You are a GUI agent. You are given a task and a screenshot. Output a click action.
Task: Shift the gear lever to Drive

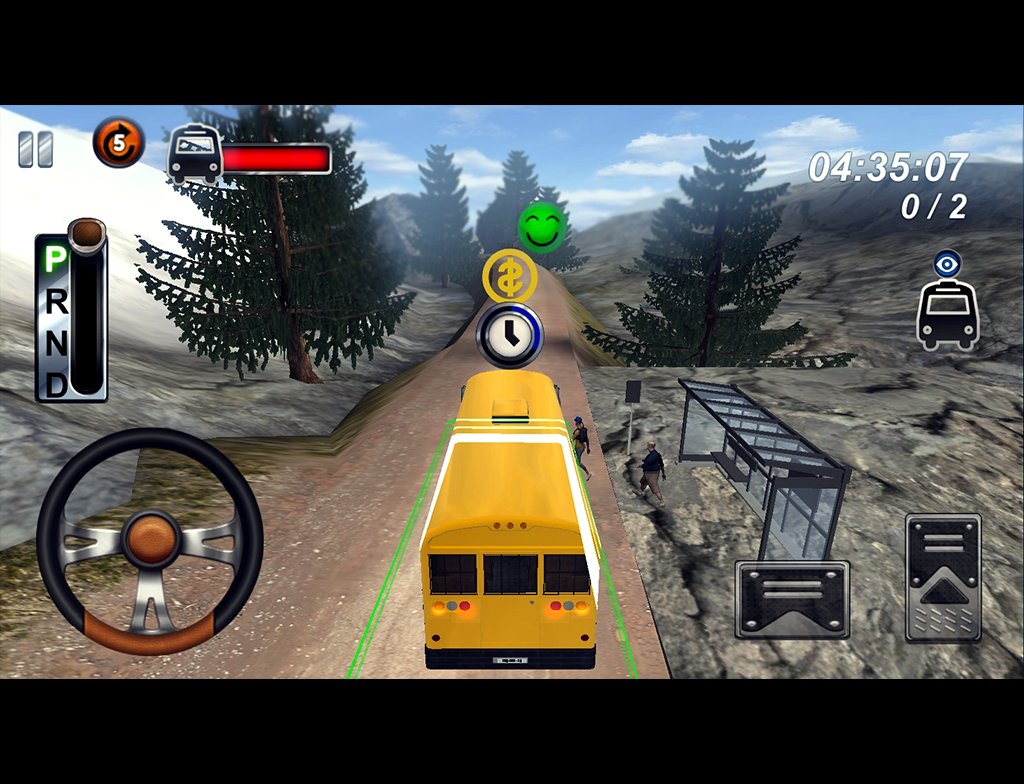point(57,384)
